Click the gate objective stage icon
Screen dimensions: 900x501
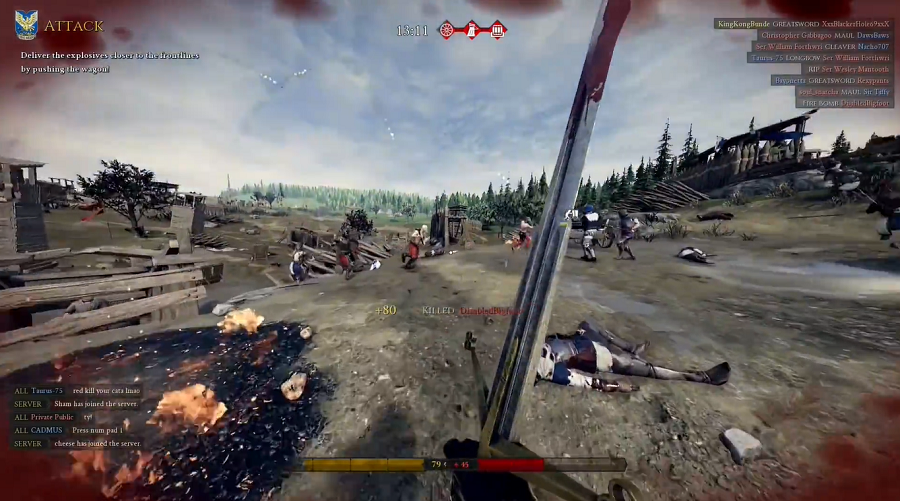497,30
